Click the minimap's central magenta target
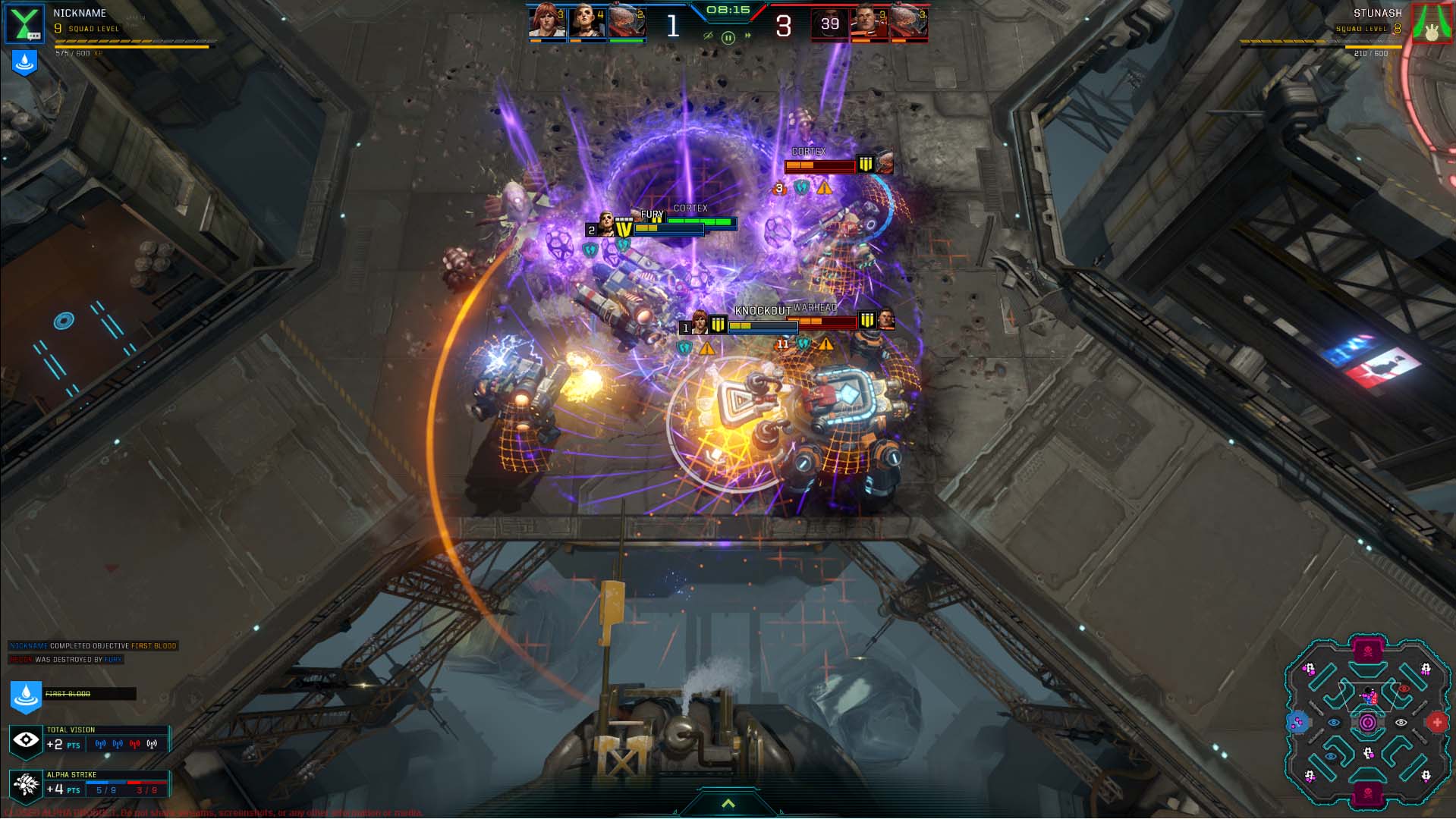 [1367, 723]
